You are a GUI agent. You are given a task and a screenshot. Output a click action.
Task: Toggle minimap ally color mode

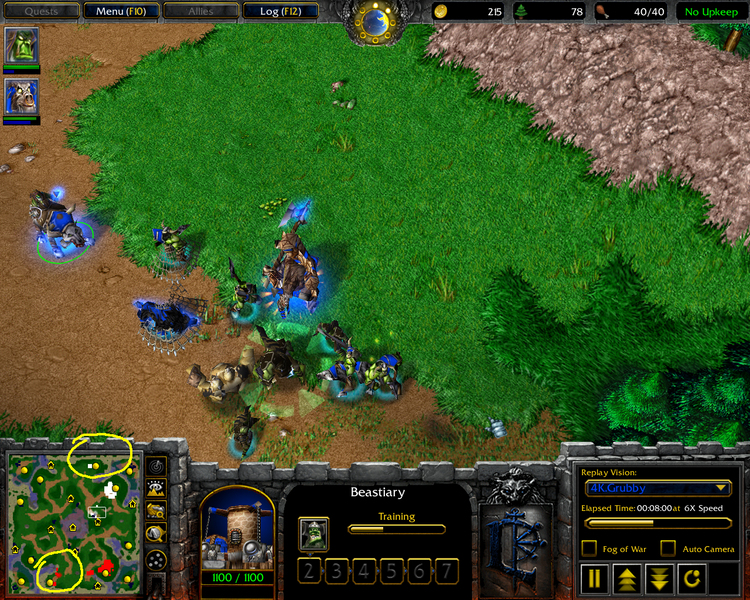(x=156, y=510)
